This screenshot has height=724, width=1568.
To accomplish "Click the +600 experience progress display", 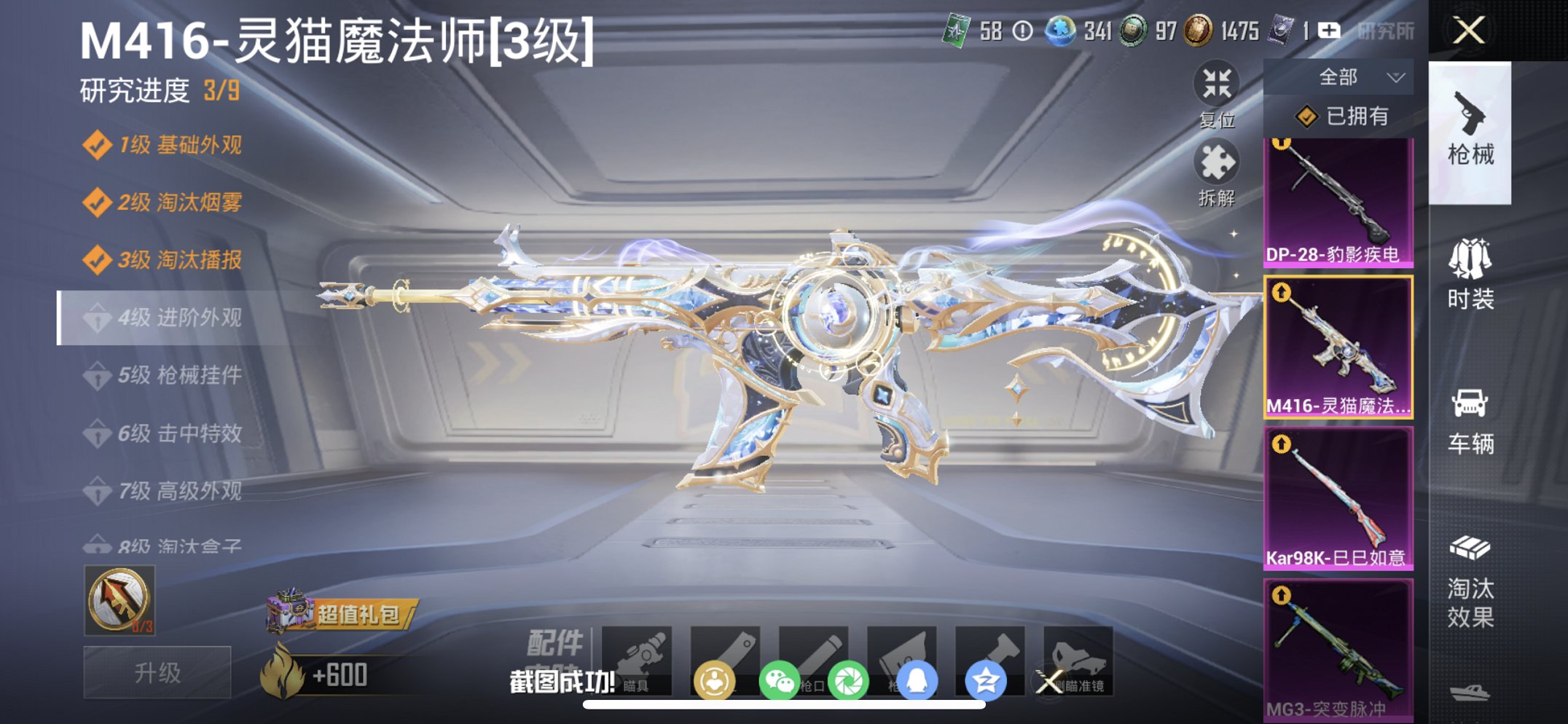I will (339, 674).
